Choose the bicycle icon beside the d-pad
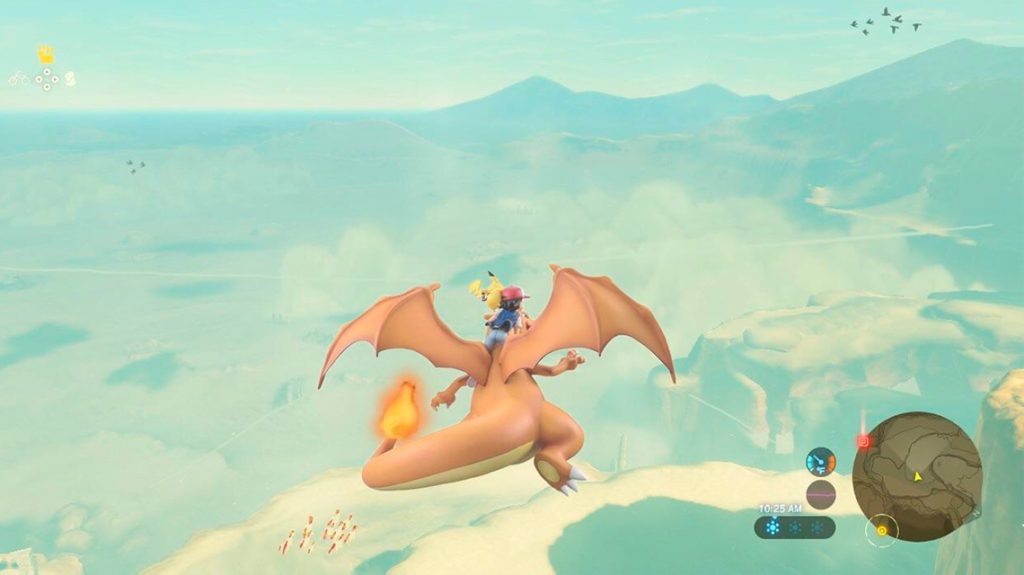Screen dimensions: 1024x575 (20, 78)
